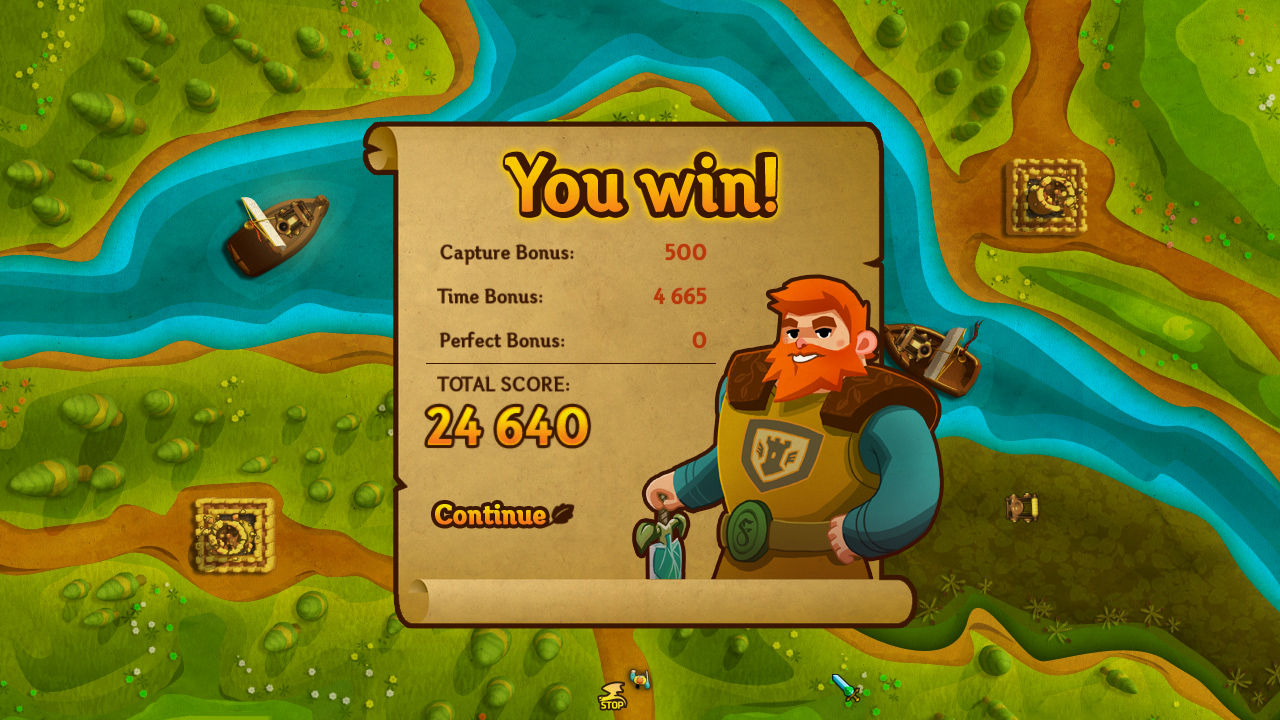Image resolution: width=1280 pixels, height=720 pixels.
Task: Select the sword pickup on the grass
Action: 843,687
